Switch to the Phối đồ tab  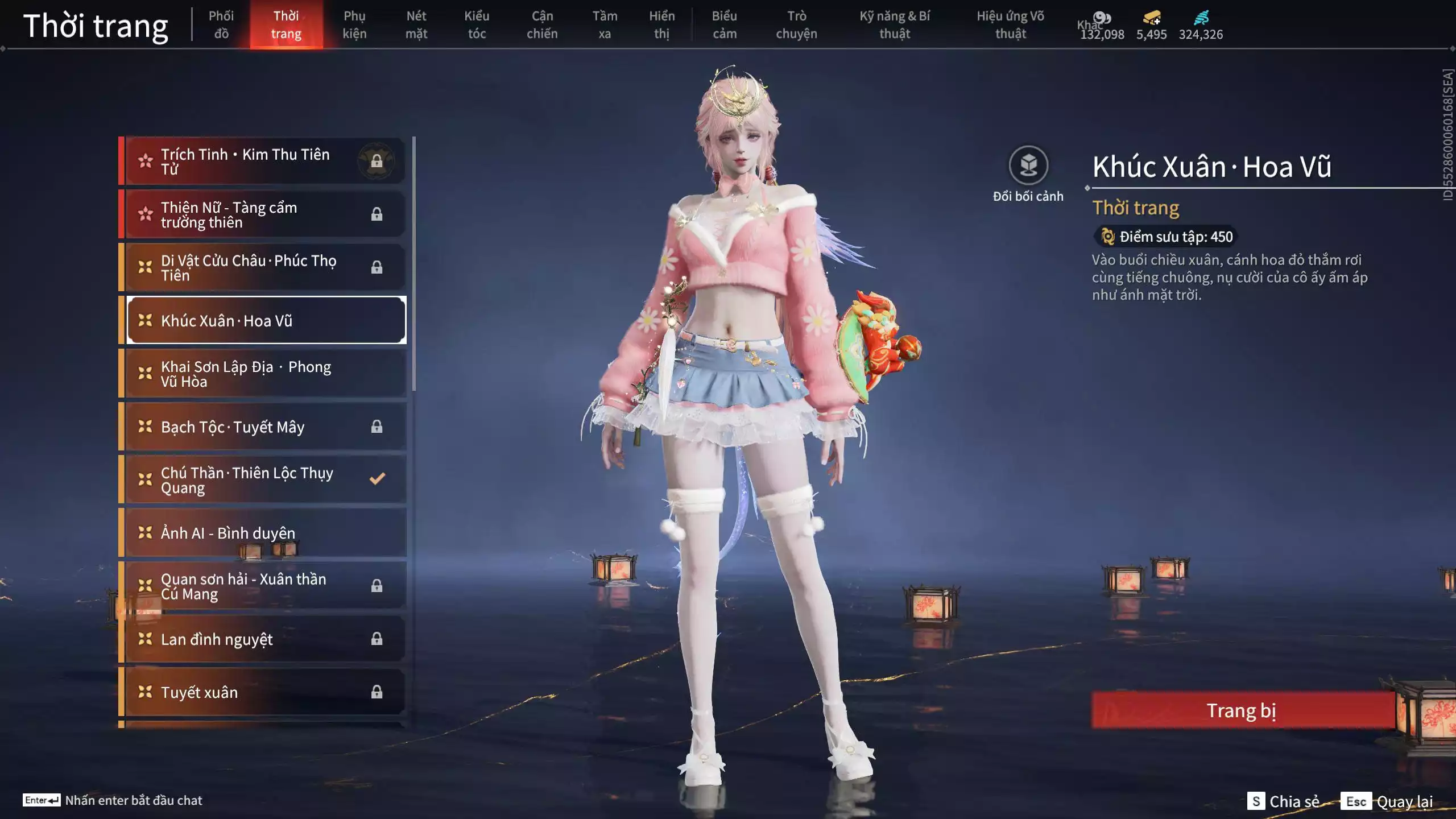tap(221, 24)
